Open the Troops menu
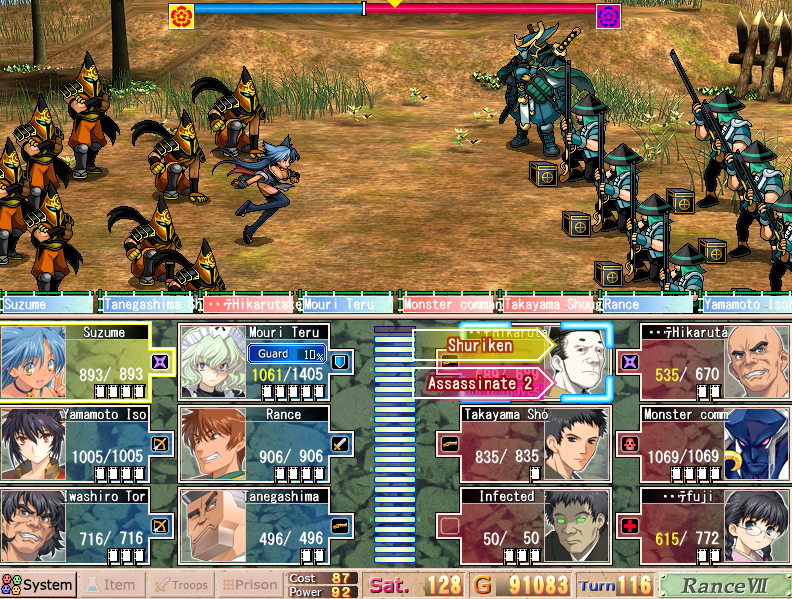Viewport: 792px width, 599px height. (181, 585)
